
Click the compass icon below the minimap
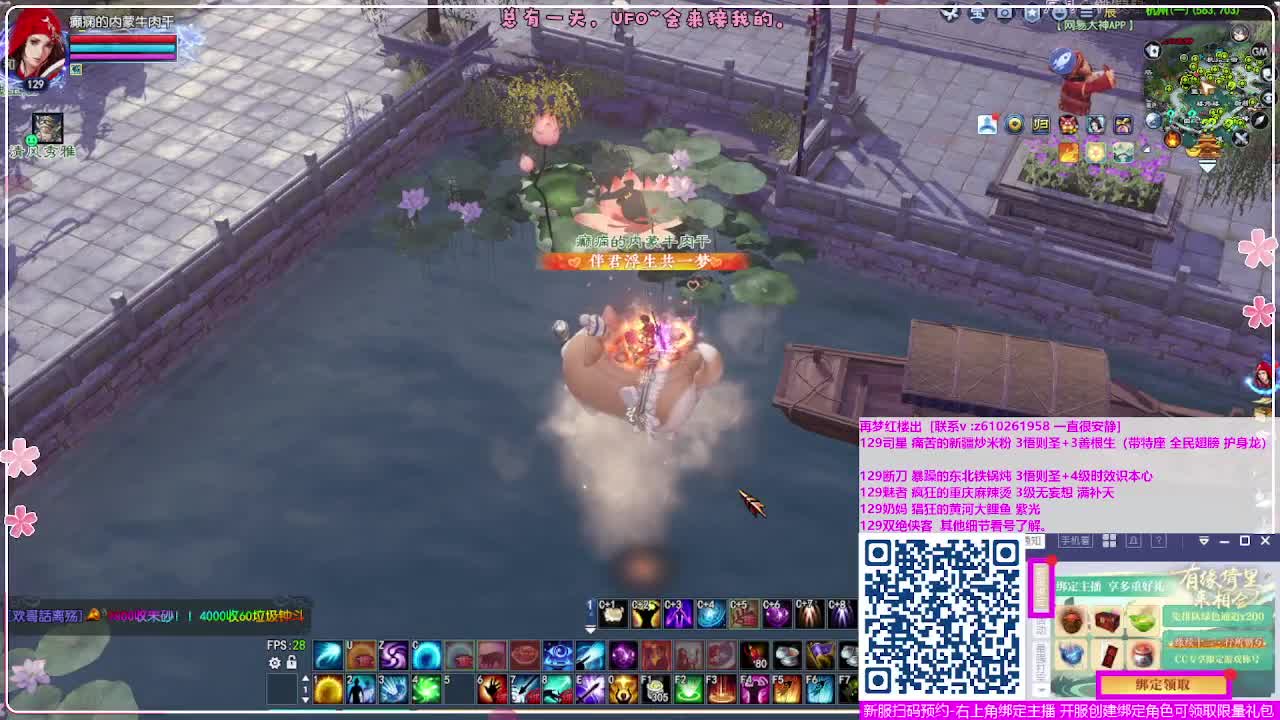point(1257,121)
